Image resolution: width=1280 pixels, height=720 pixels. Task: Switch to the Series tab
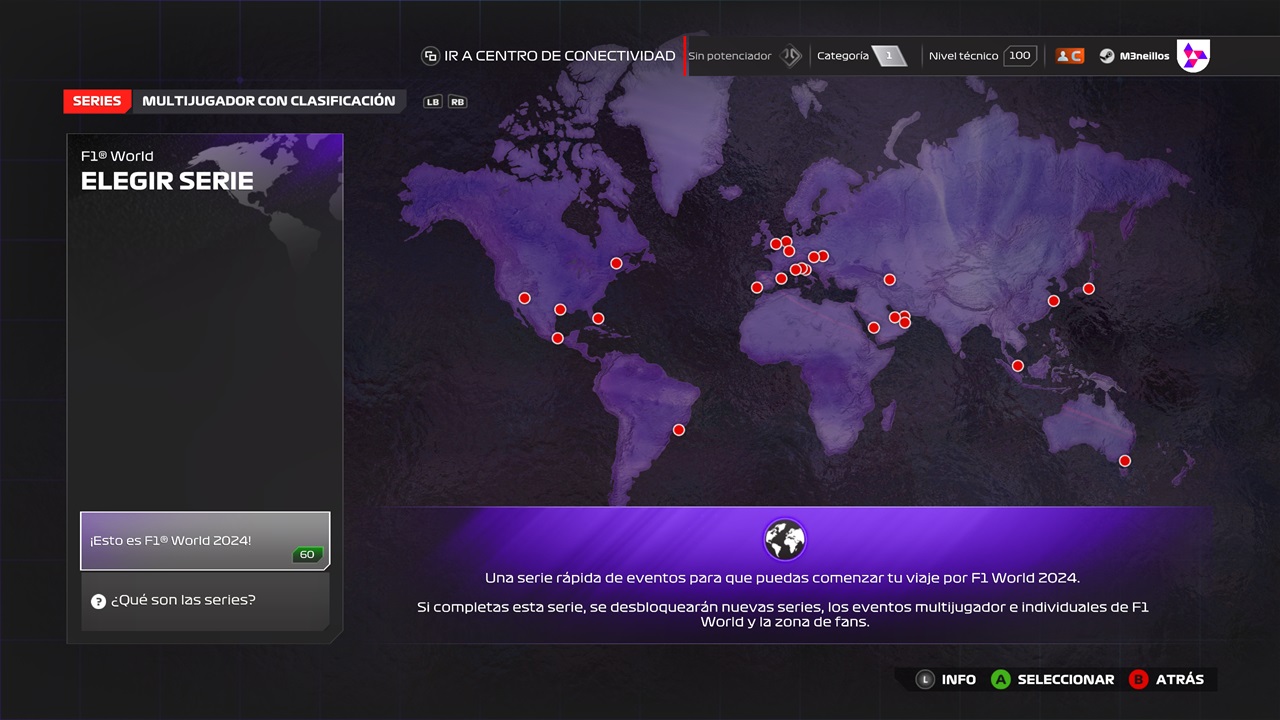pos(97,101)
